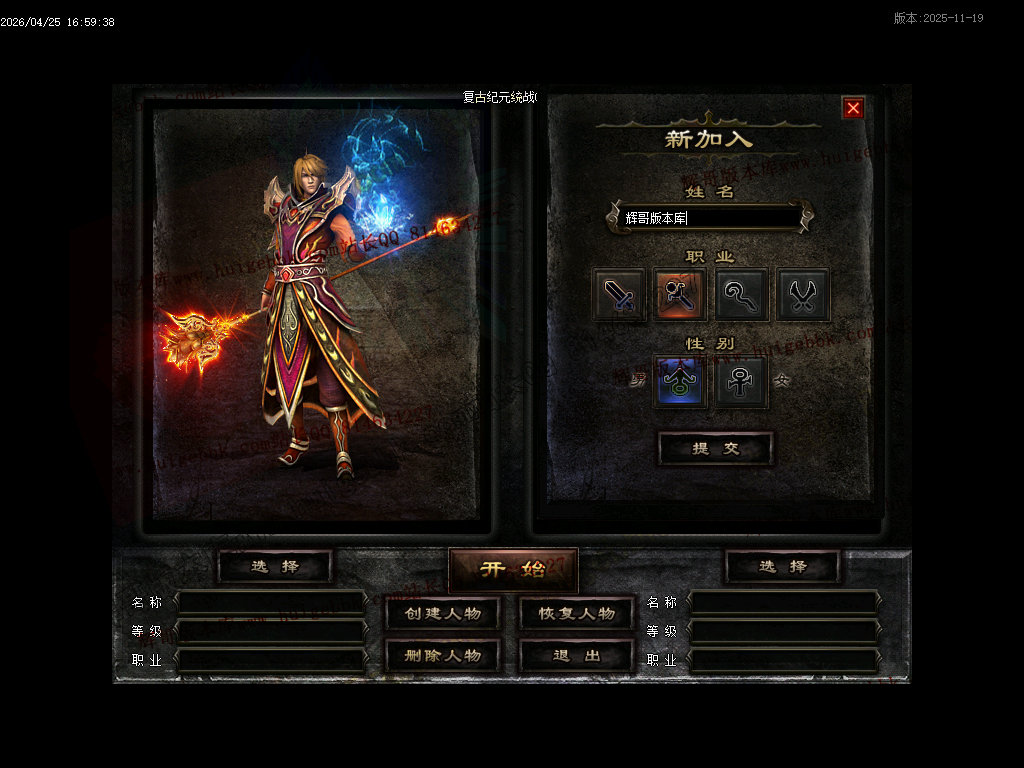Pick the curved hook class icon
The width and height of the screenshot is (1024, 768).
[x=742, y=295]
